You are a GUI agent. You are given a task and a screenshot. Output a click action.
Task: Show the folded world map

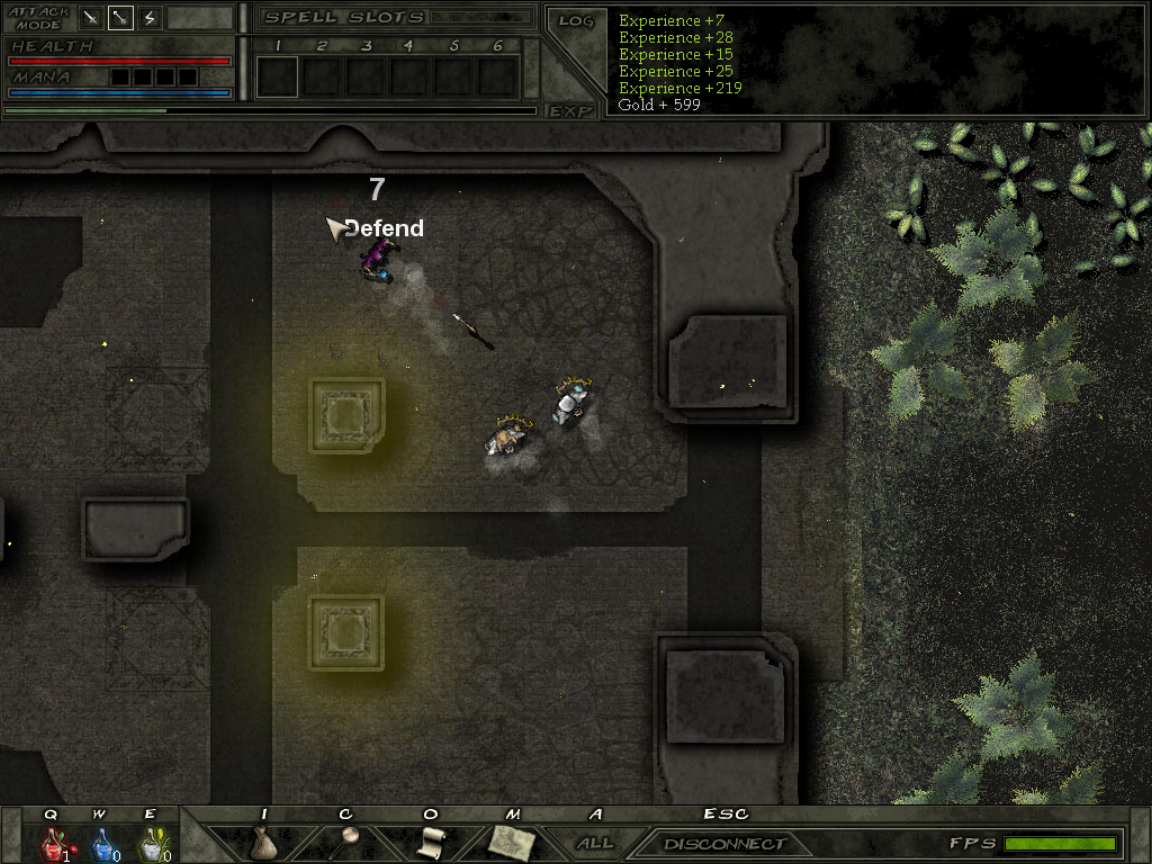point(513,843)
